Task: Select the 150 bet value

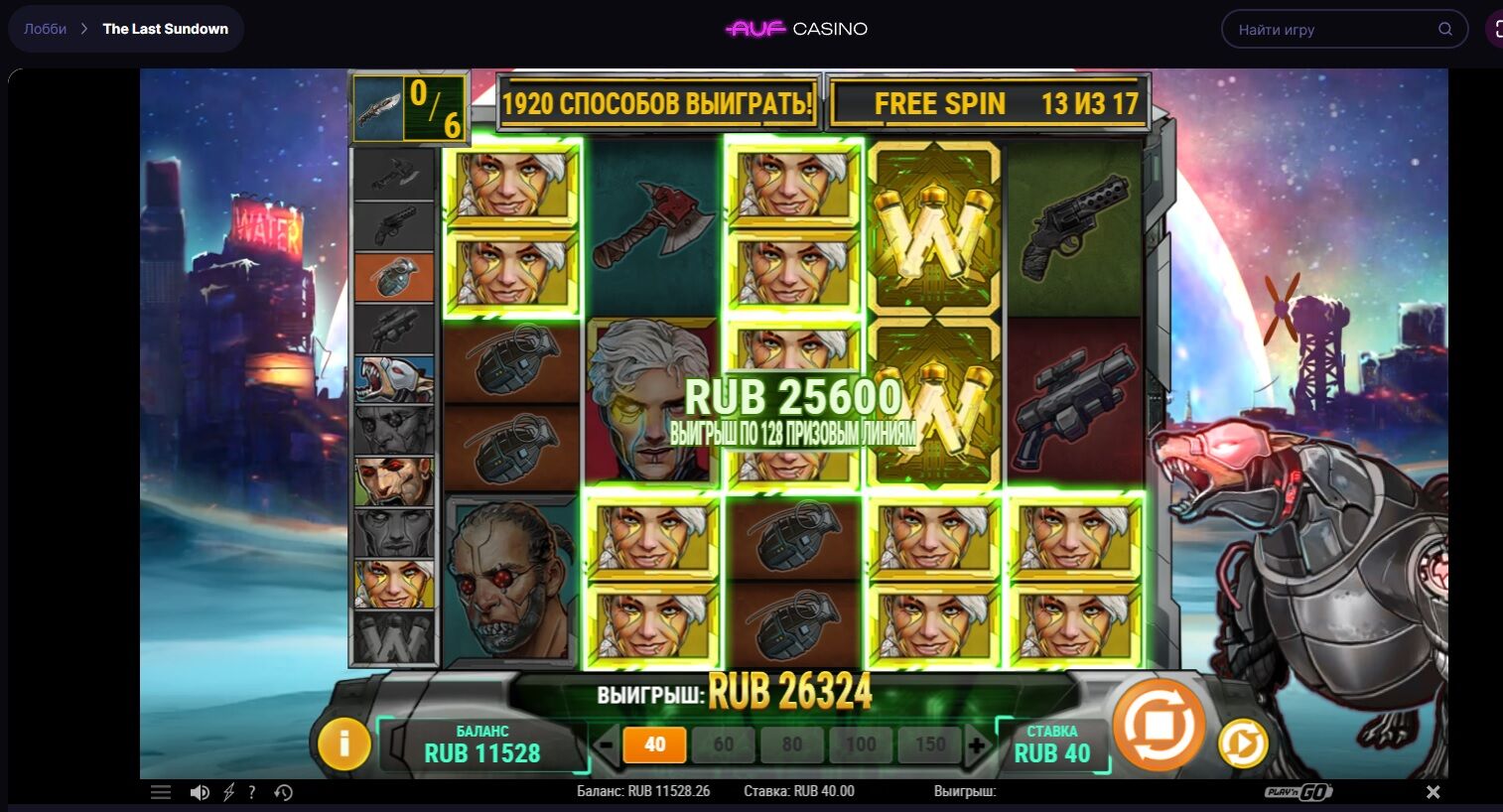Action: point(929,744)
